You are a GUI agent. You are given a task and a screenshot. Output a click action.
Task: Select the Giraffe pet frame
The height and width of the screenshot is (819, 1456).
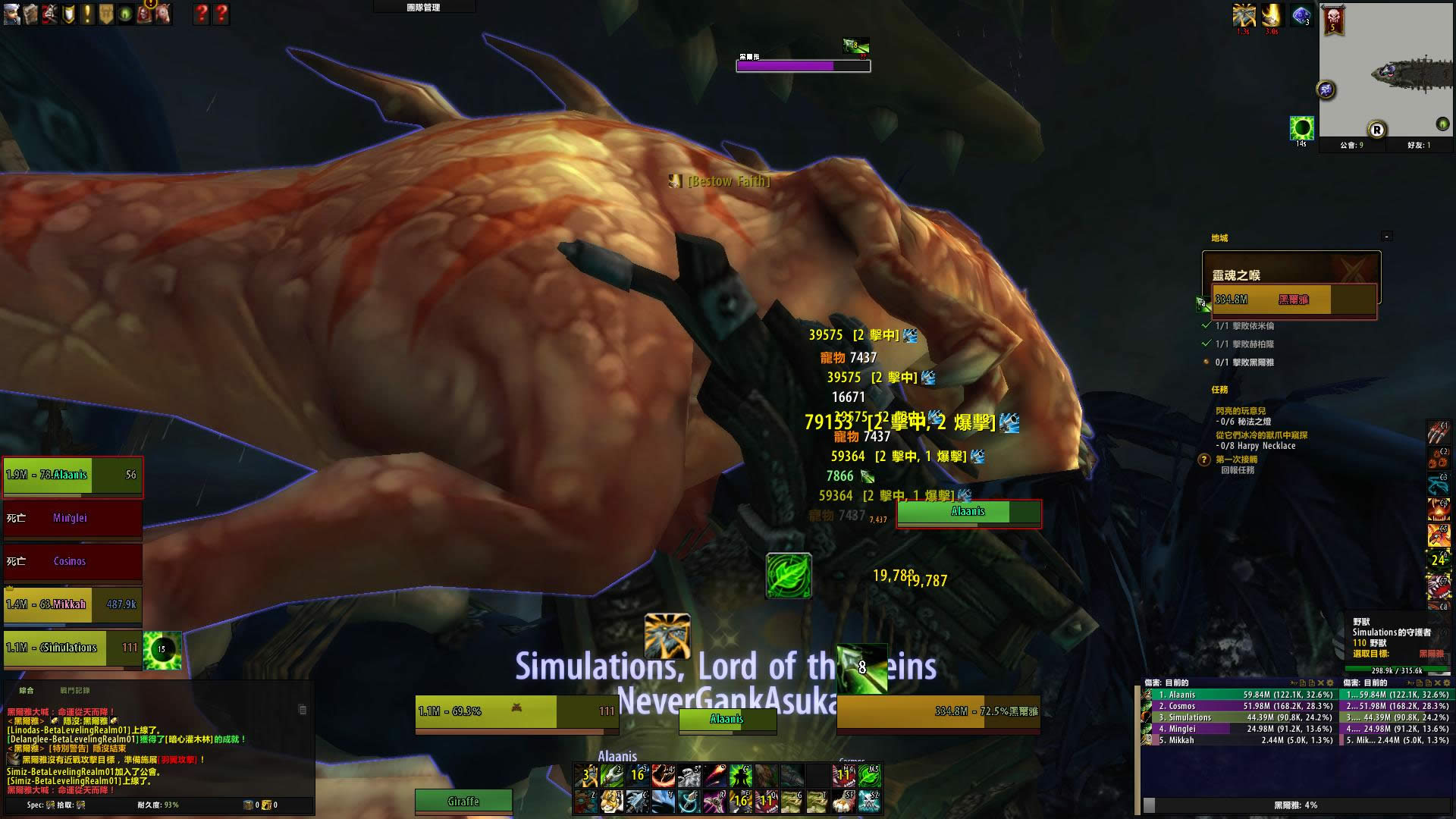pos(463,802)
